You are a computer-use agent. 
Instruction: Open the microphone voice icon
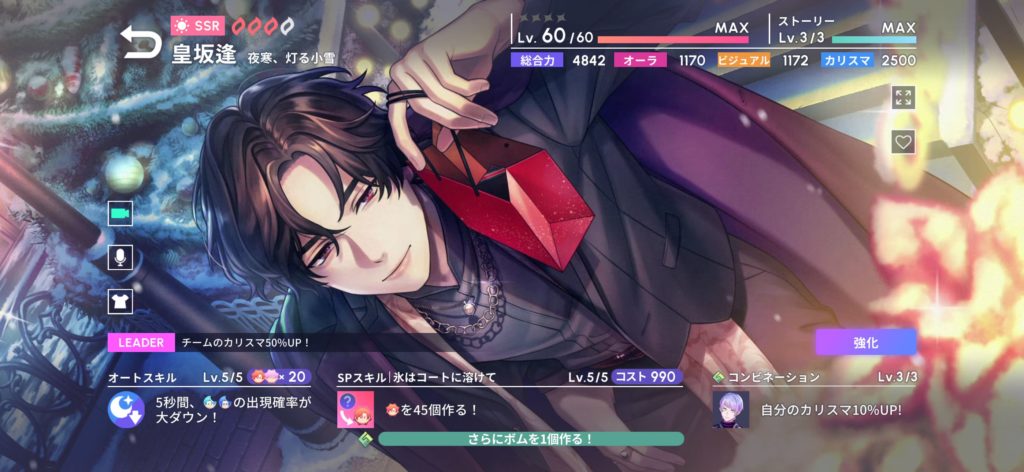click(x=121, y=257)
